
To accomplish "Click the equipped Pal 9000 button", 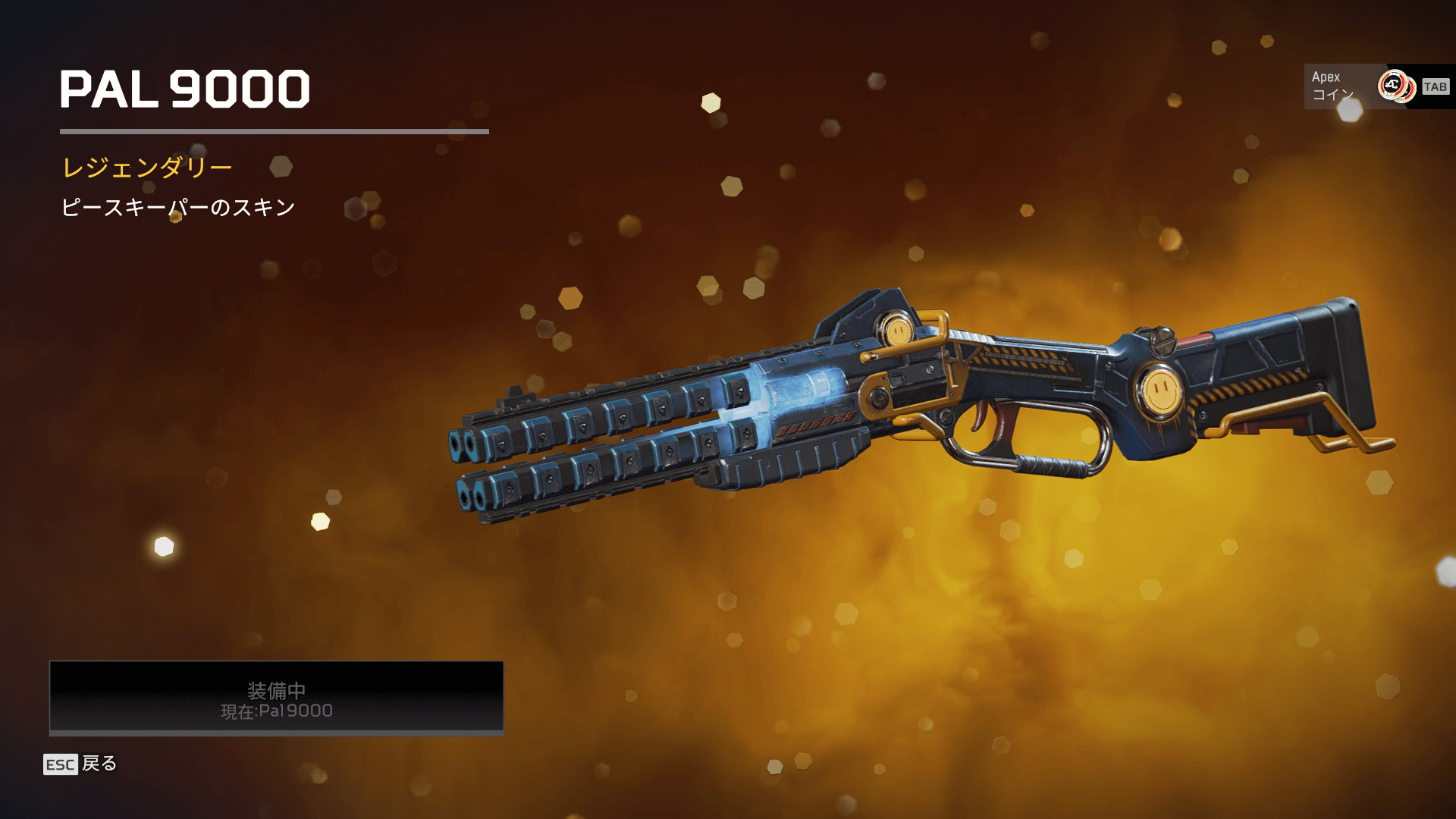I will coord(276,698).
